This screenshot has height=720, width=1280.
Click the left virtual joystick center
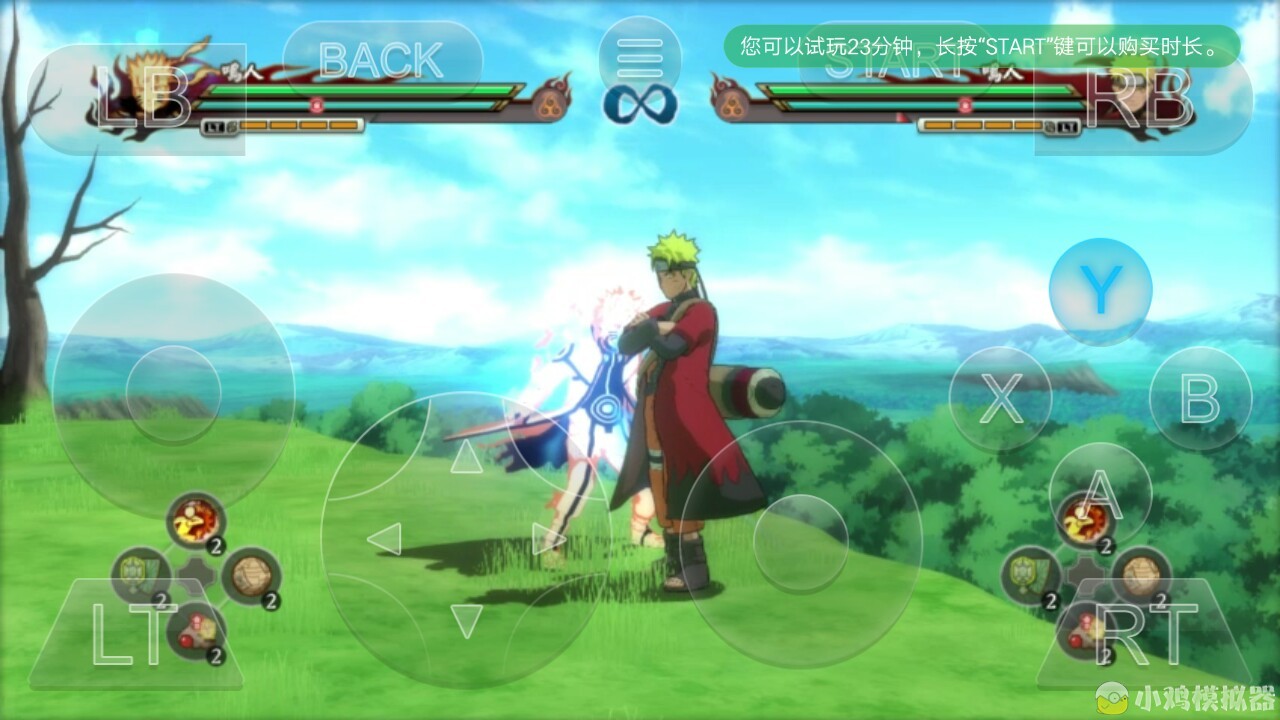click(173, 395)
